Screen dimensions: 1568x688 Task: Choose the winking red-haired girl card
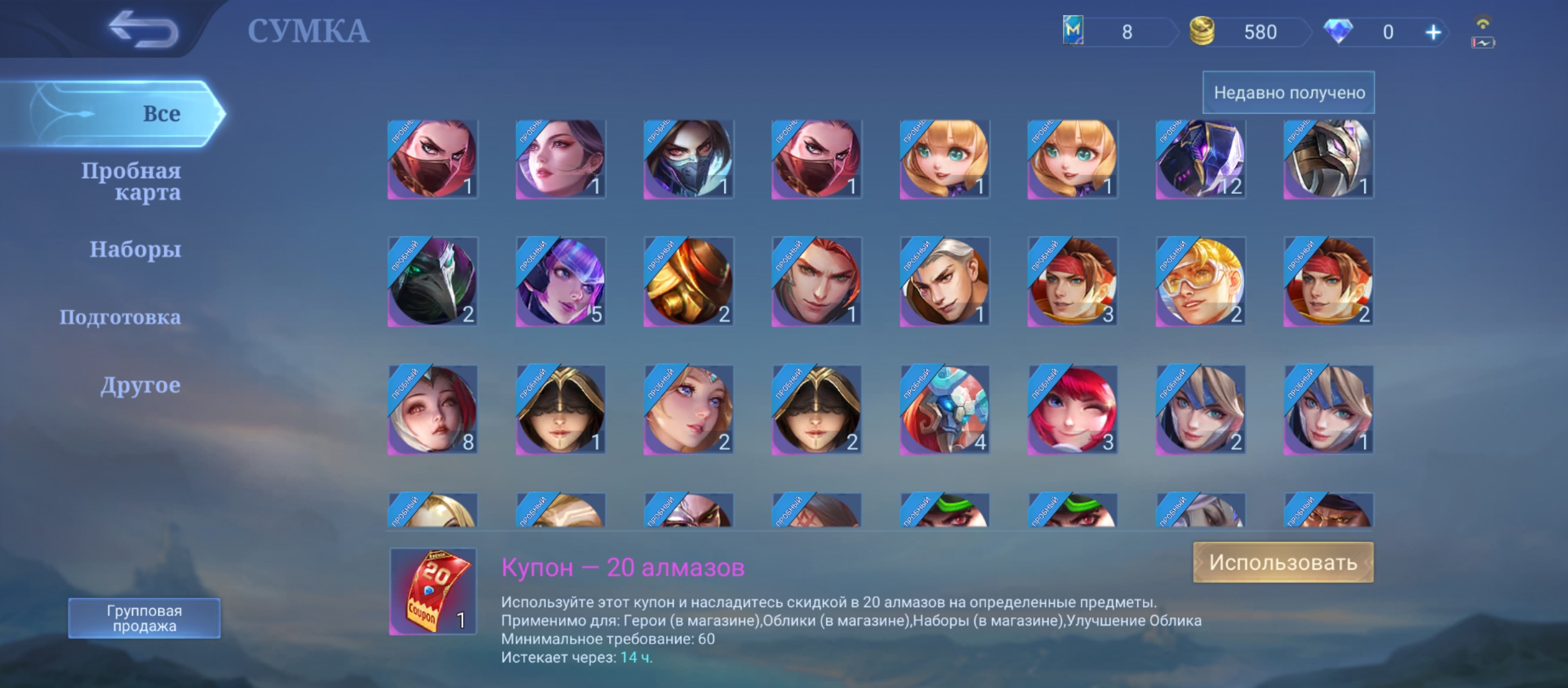pyautogui.click(x=1072, y=410)
